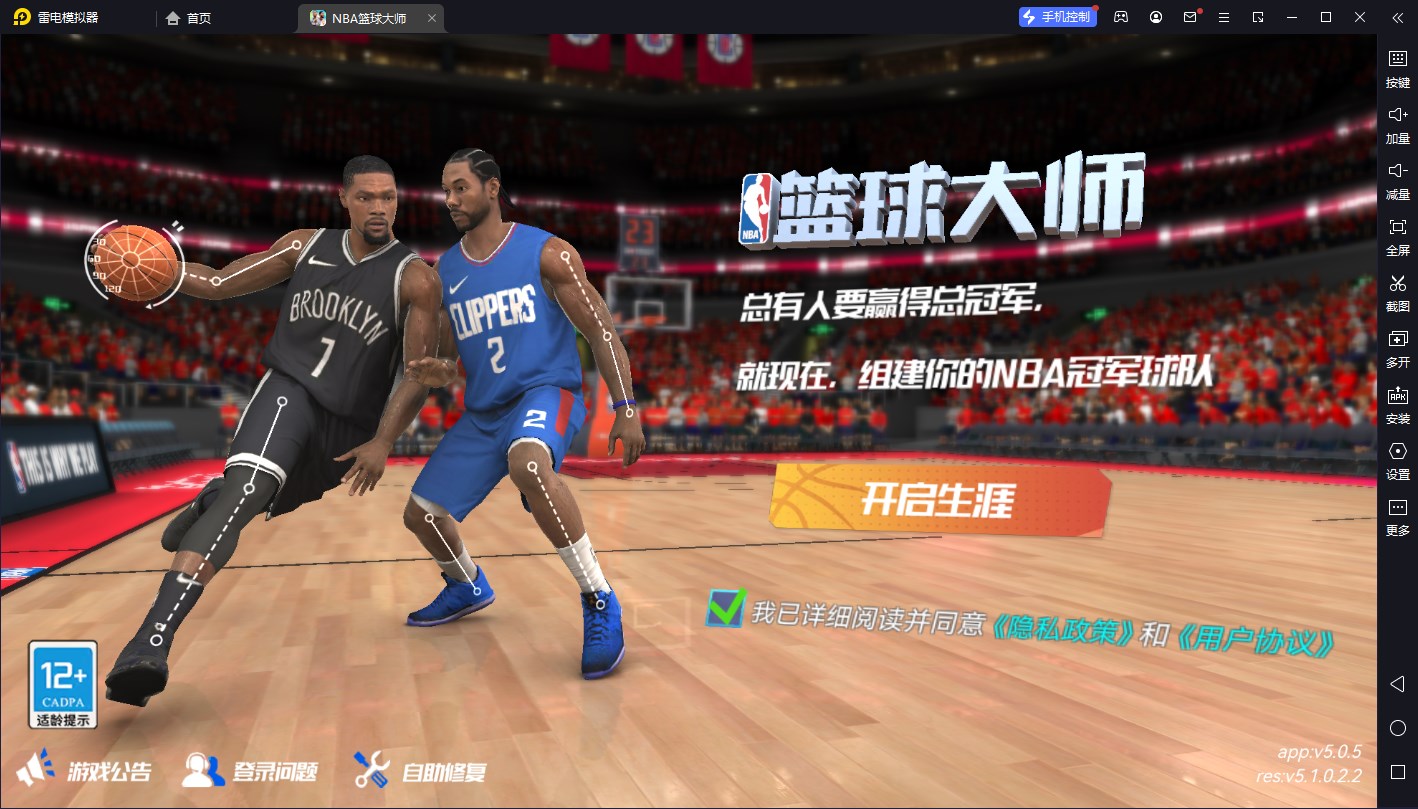This screenshot has width=1418, height=809.
Task: Open the hamburger menu in the title bar
Action: tap(1223, 17)
